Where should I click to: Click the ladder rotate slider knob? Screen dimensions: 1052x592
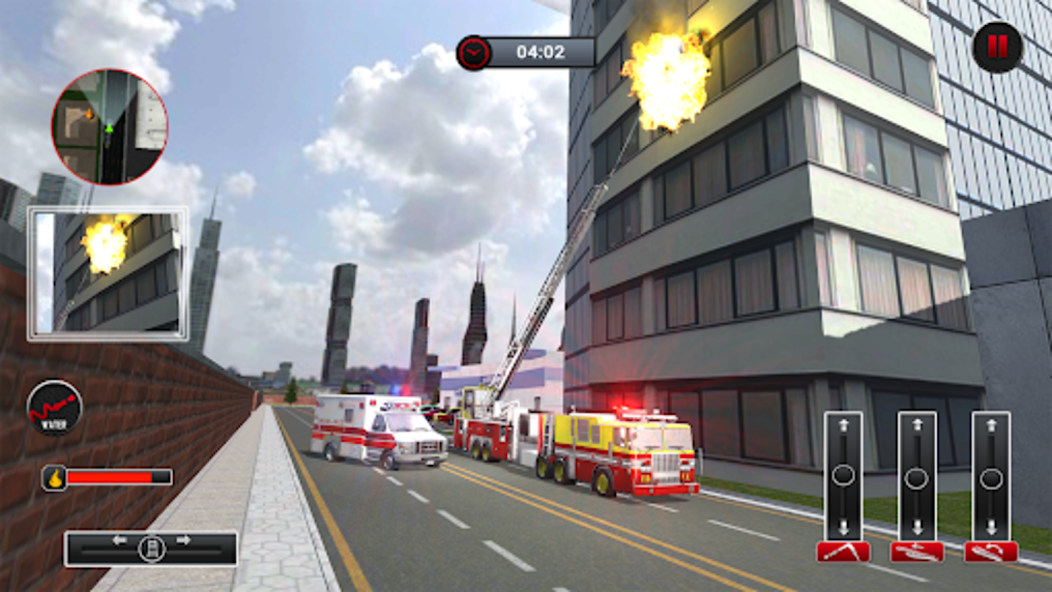991,478
